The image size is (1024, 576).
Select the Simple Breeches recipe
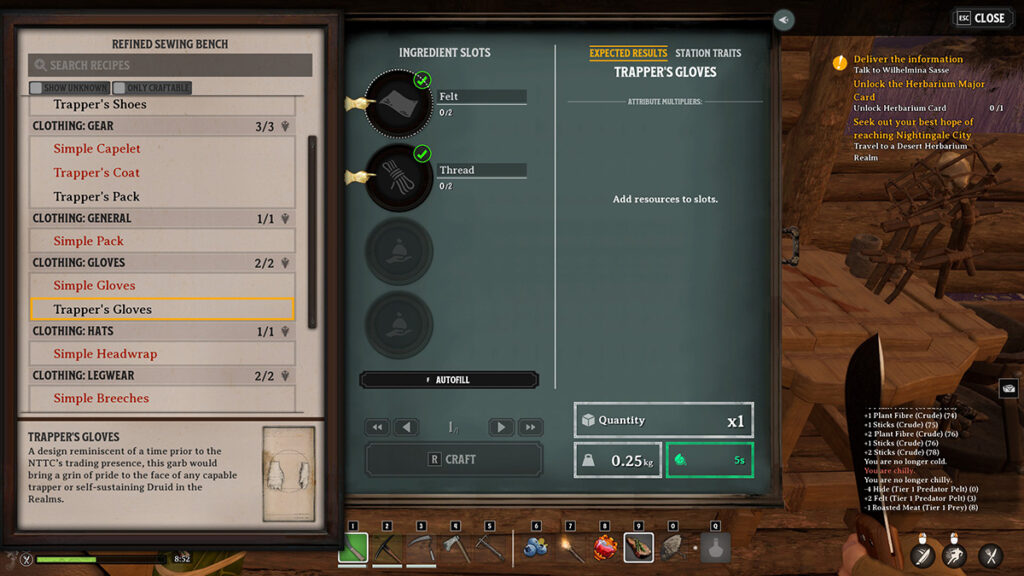(101, 398)
